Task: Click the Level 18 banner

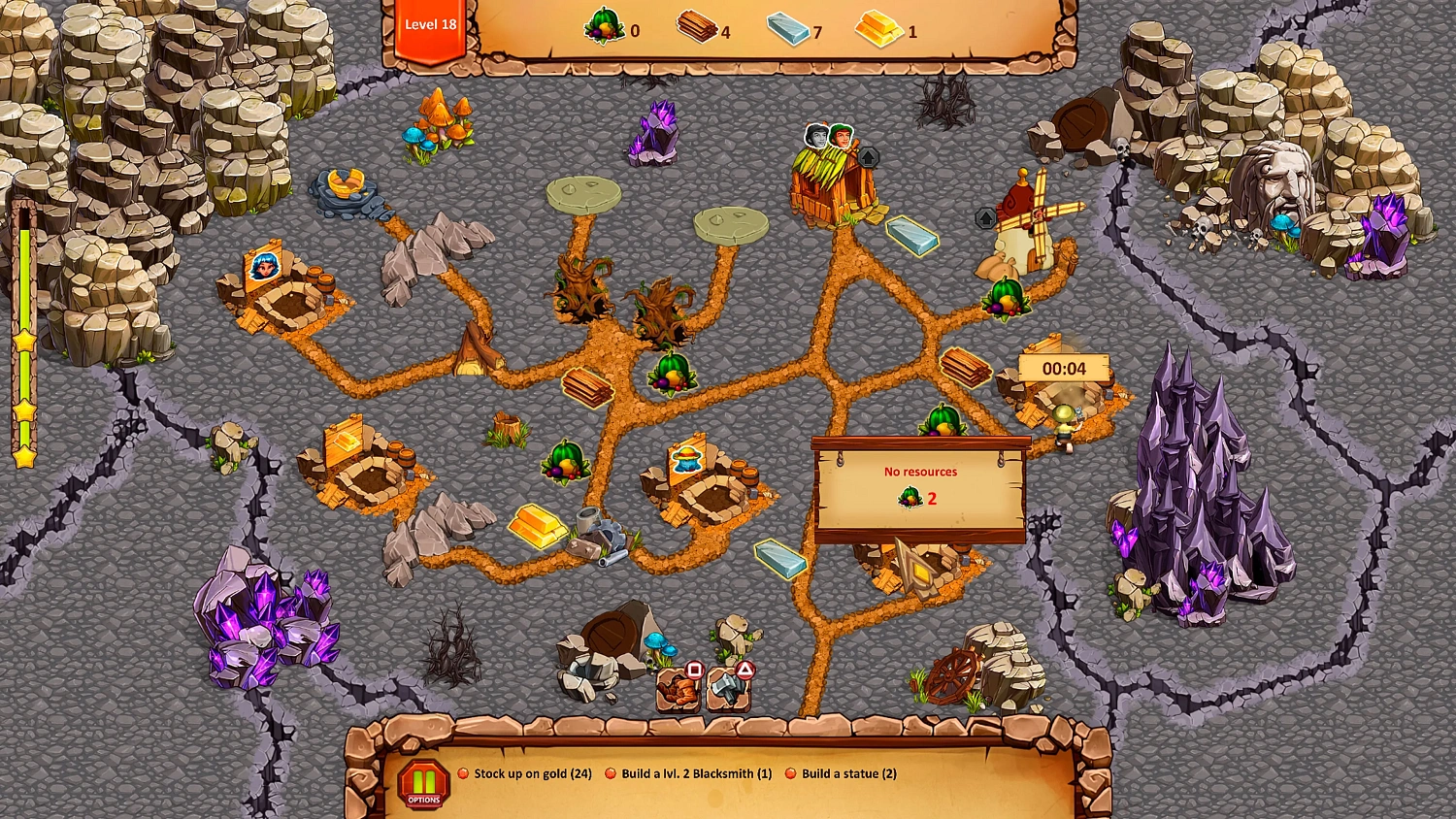Action: [x=430, y=25]
